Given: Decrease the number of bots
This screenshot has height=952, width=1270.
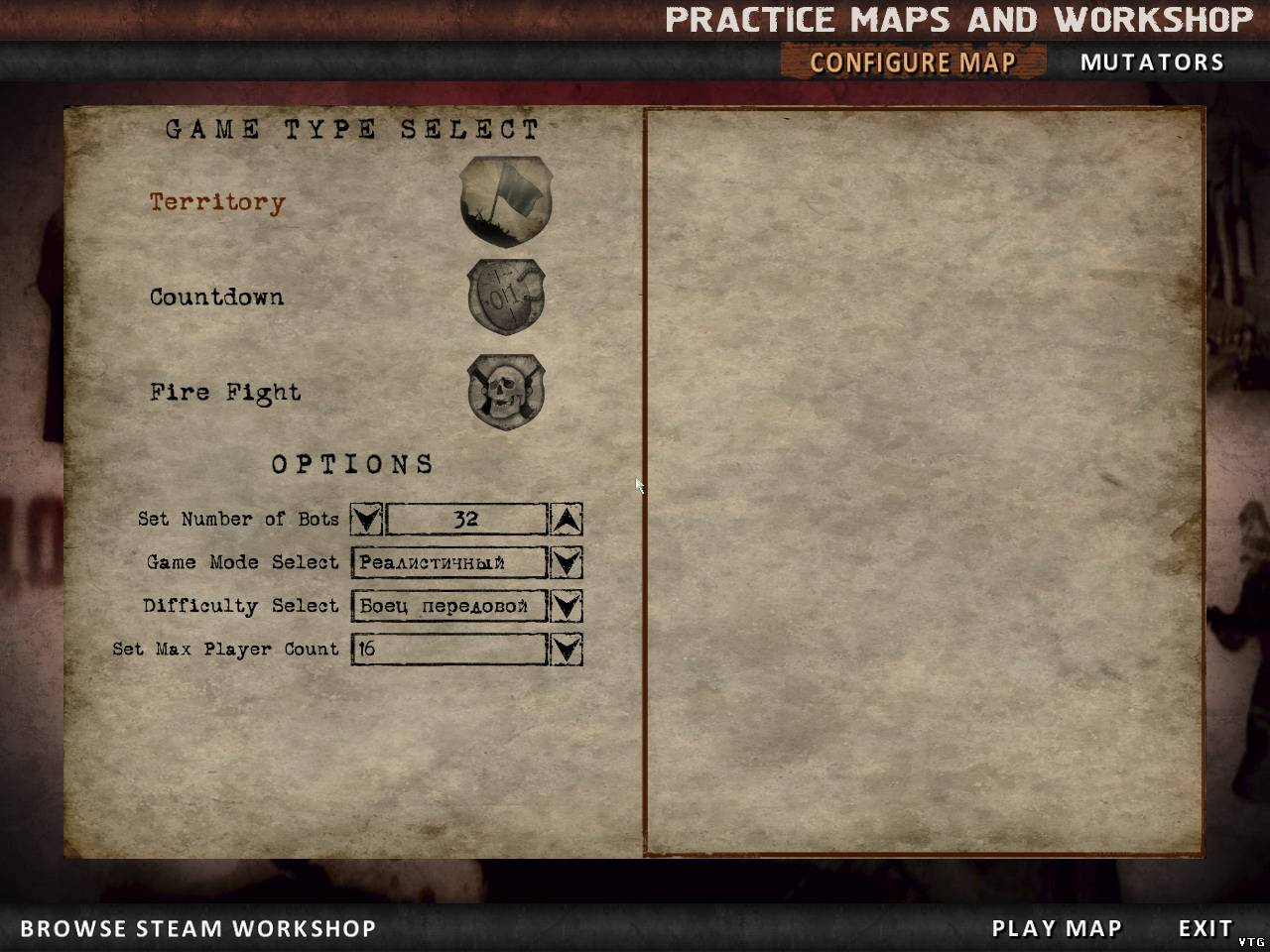Looking at the screenshot, I should tap(366, 519).
